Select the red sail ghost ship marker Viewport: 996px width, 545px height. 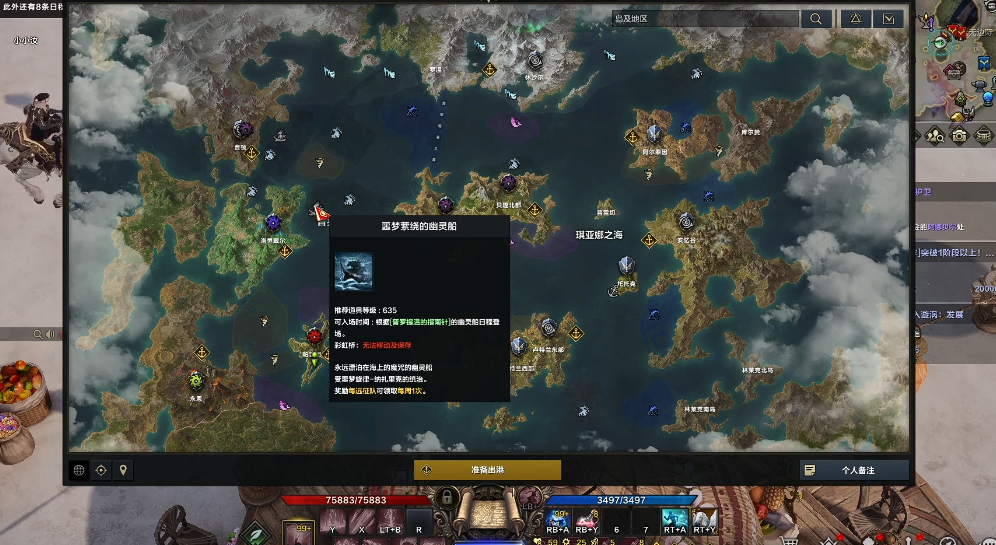[320, 212]
